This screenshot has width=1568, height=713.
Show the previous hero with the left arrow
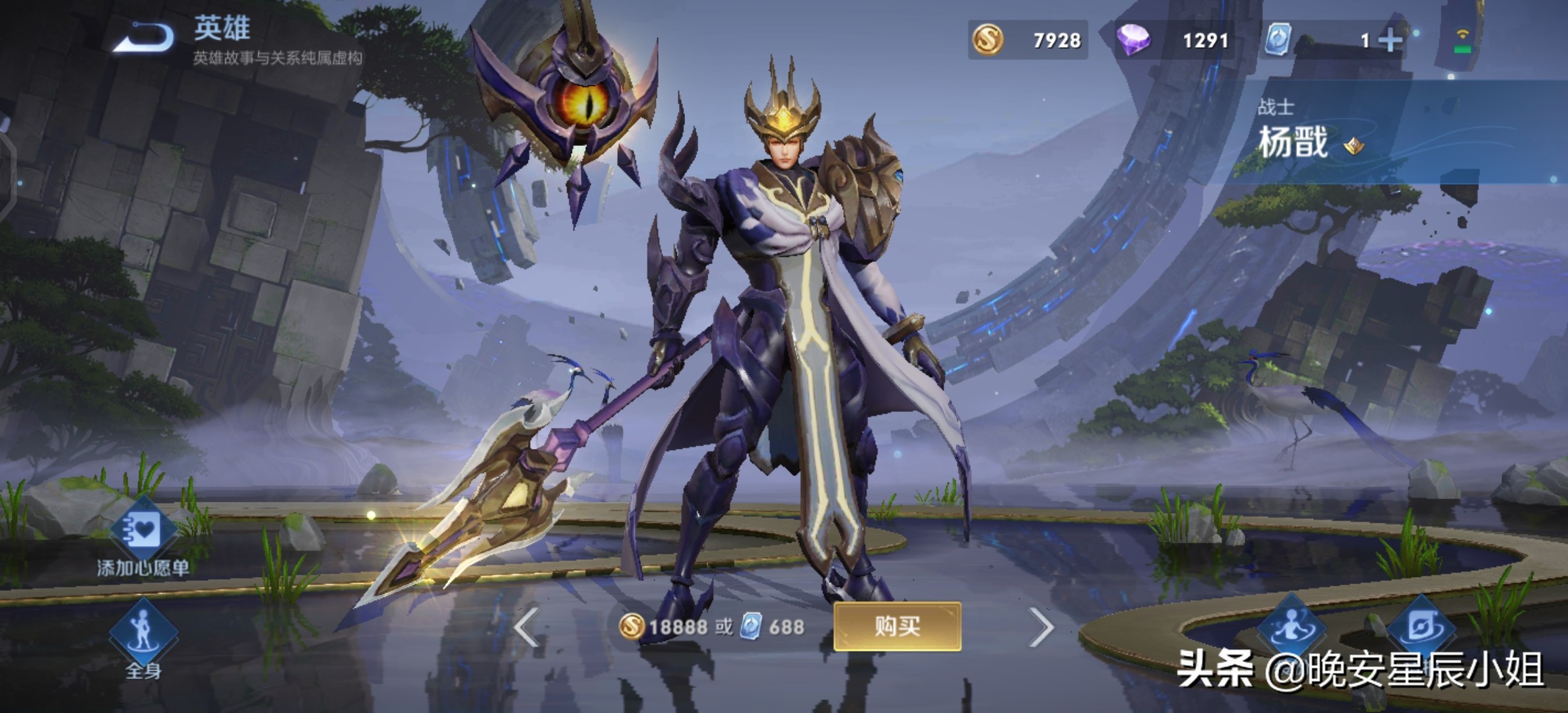(527, 627)
